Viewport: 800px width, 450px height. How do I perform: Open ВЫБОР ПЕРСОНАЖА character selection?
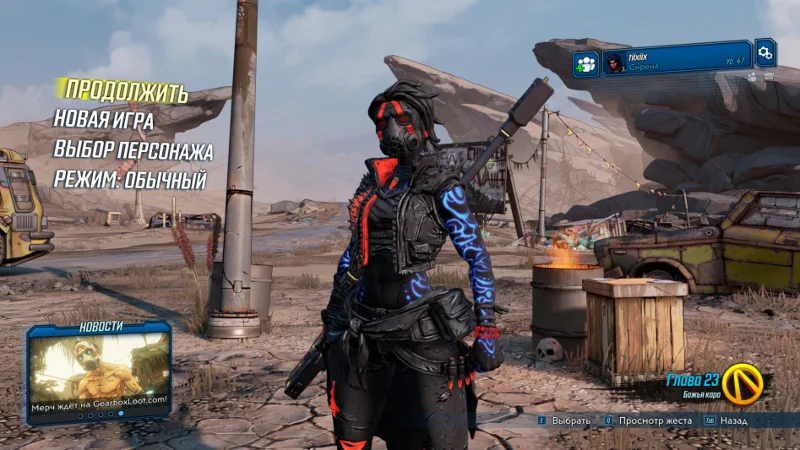click(x=132, y=151)
